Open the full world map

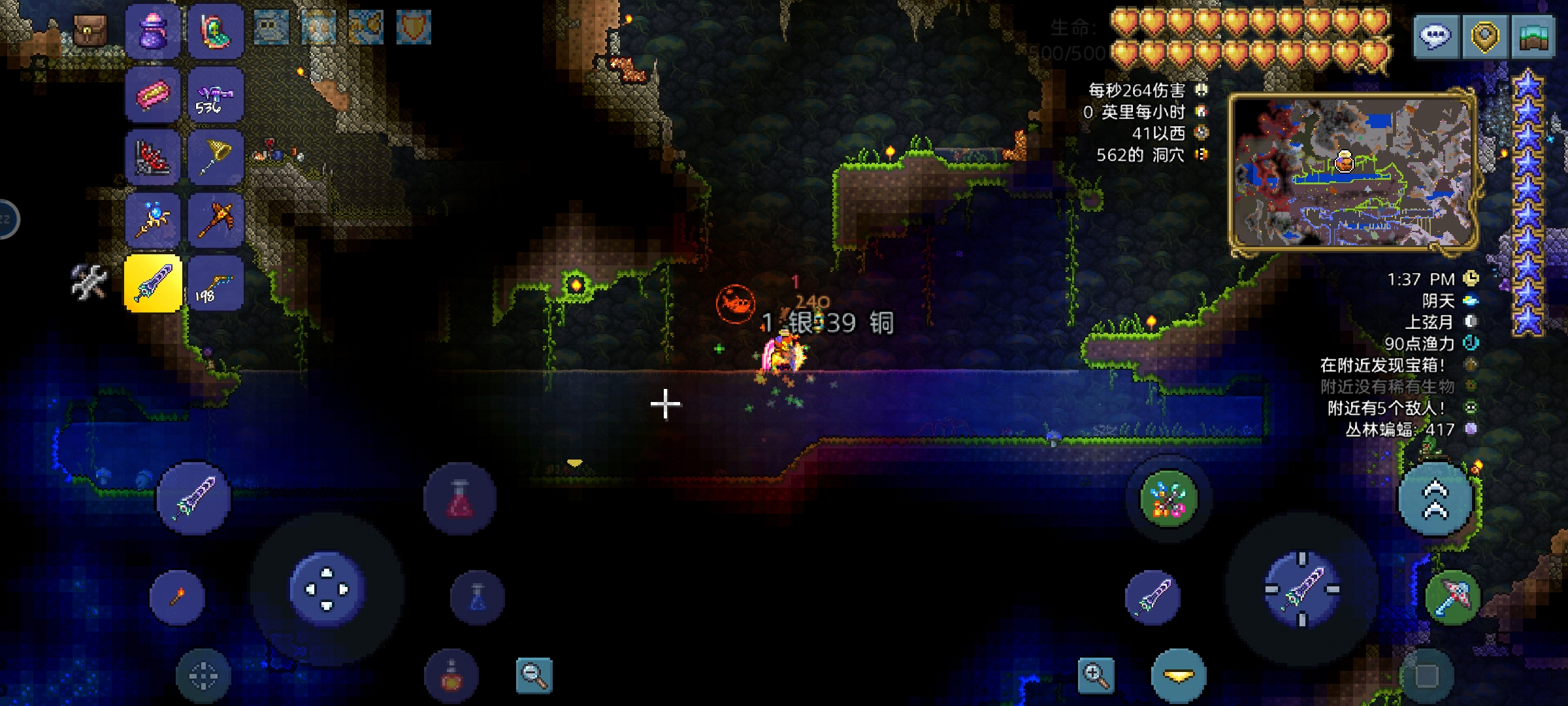1533,35
